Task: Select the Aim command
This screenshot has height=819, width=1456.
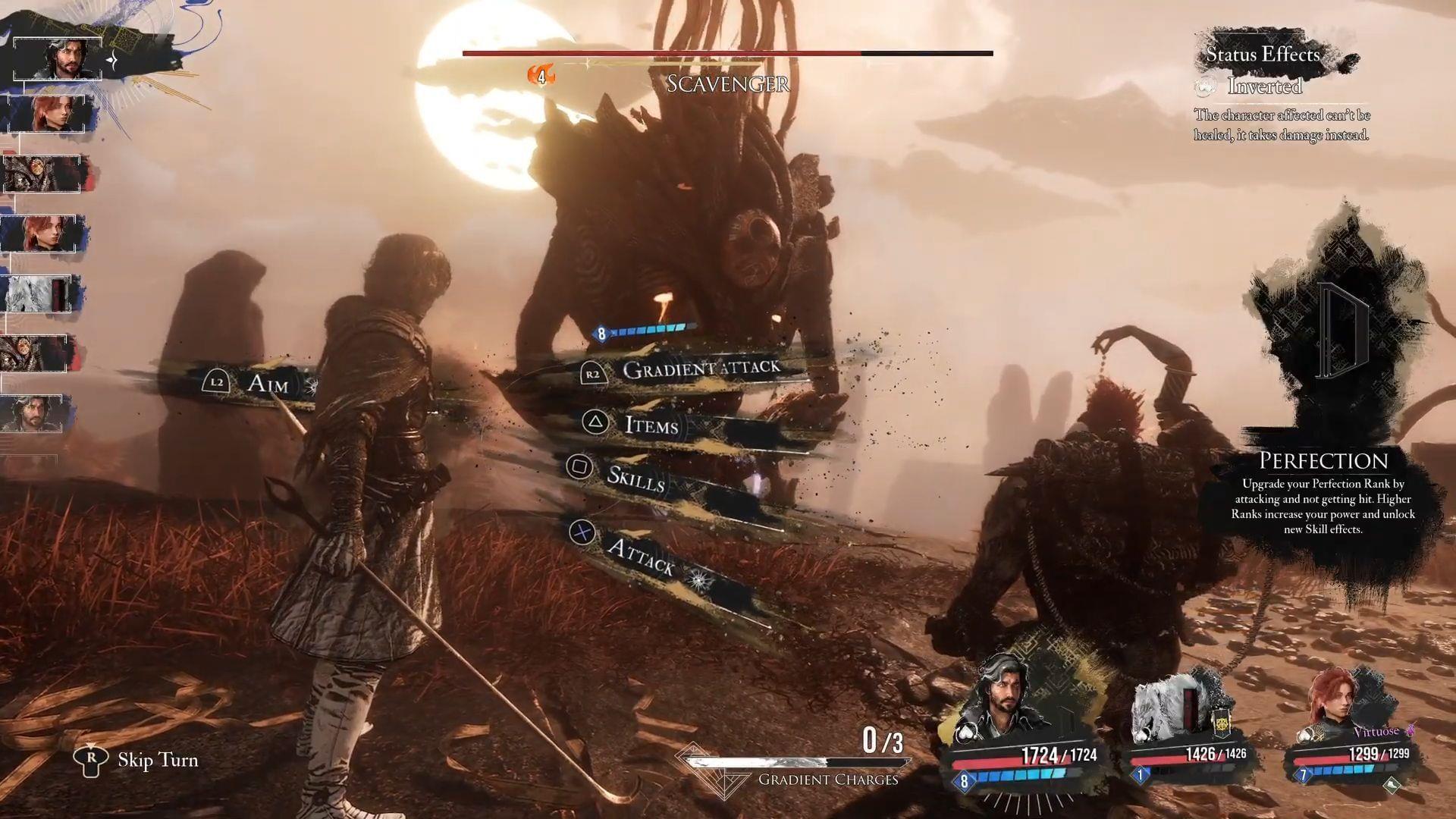Action: click(267, 383)
